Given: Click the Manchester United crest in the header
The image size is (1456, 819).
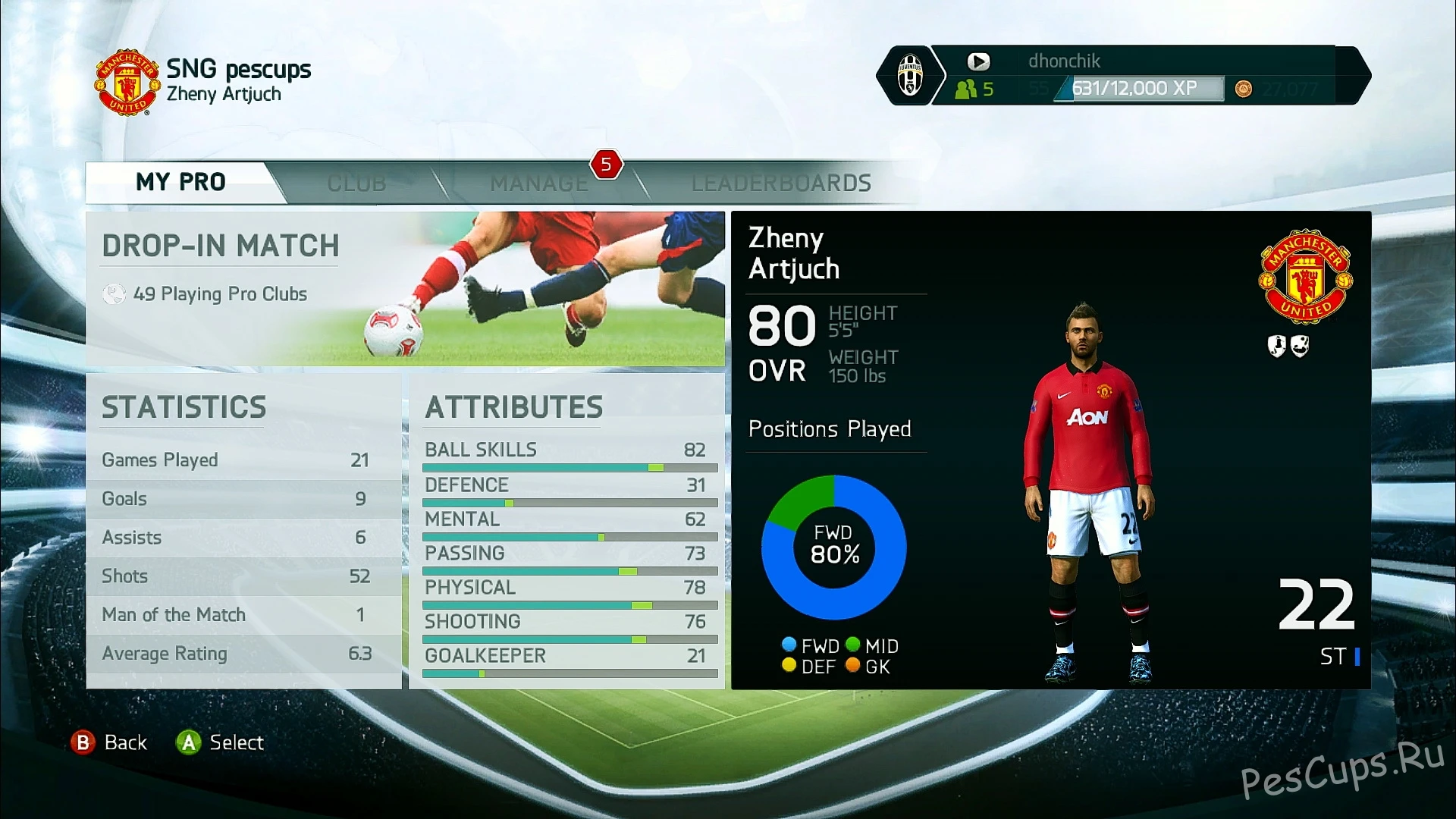Looking at the screenshot, I should click(126, 81).
